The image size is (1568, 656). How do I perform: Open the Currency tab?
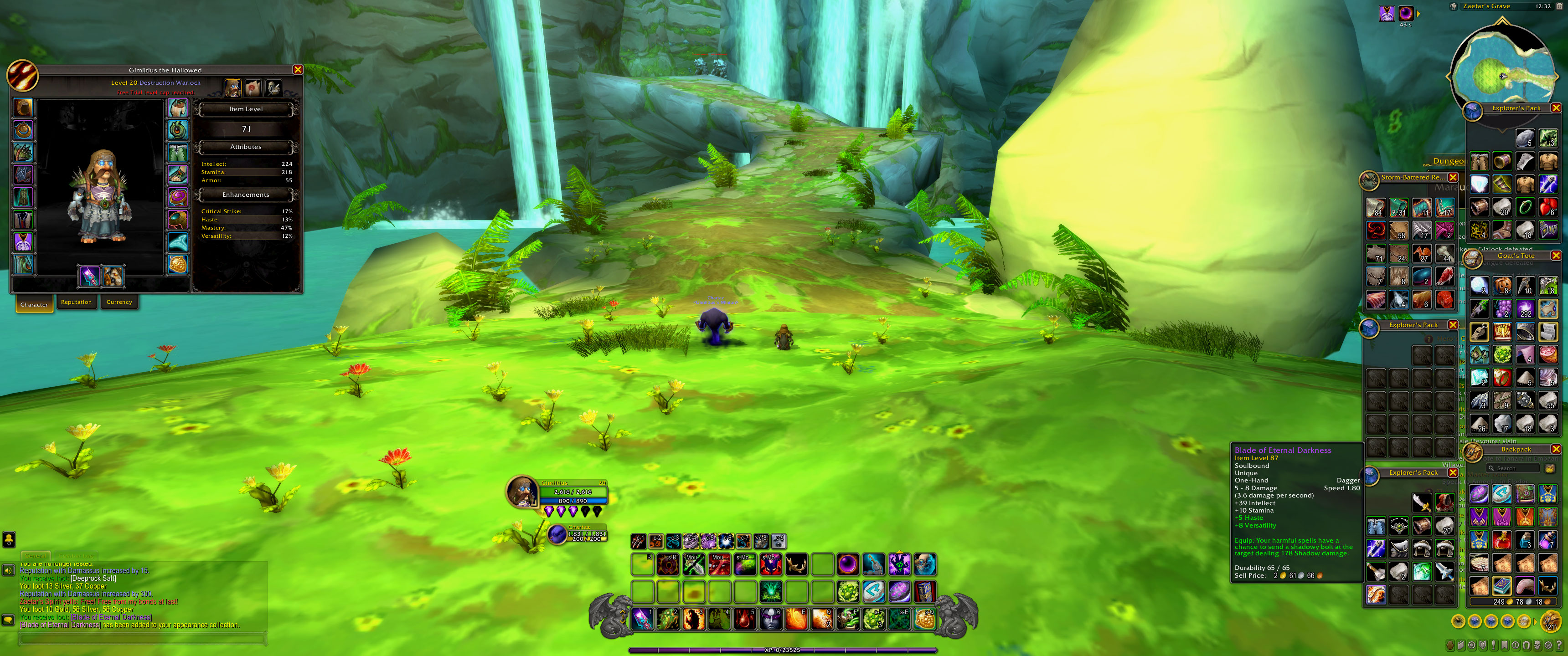click(x=119, y=302)
